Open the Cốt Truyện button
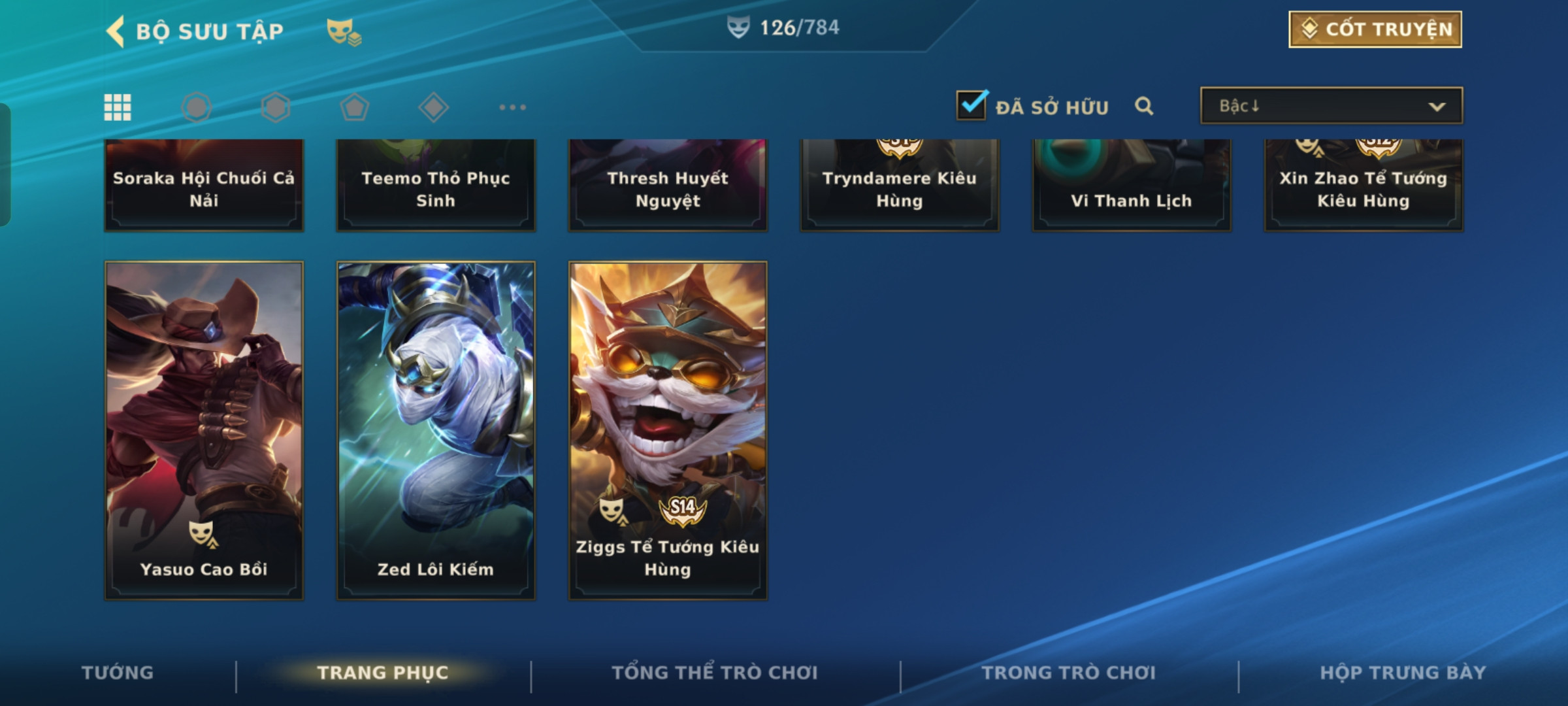 coord(1375,29)
